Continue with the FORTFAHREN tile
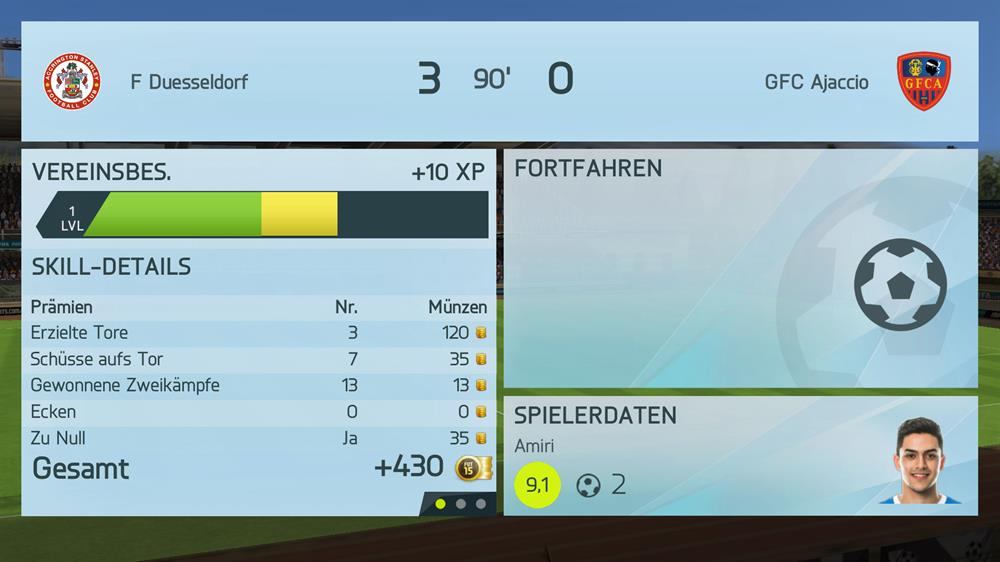The height and width of the screenshot is (562, 1000). 740,269
